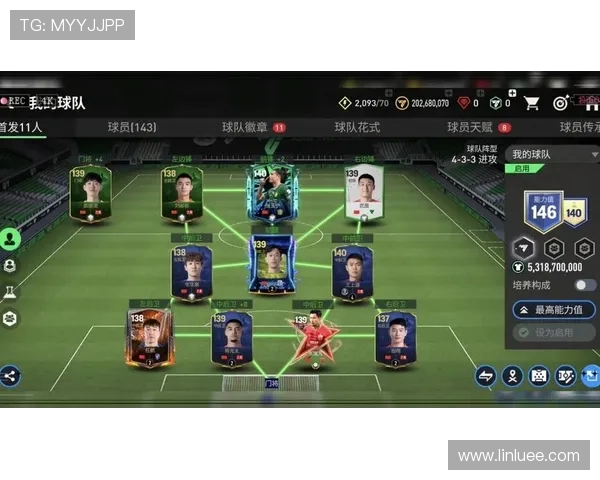
Task: Open the target objectives icon beside the cart
Action: tap(561, 102)
